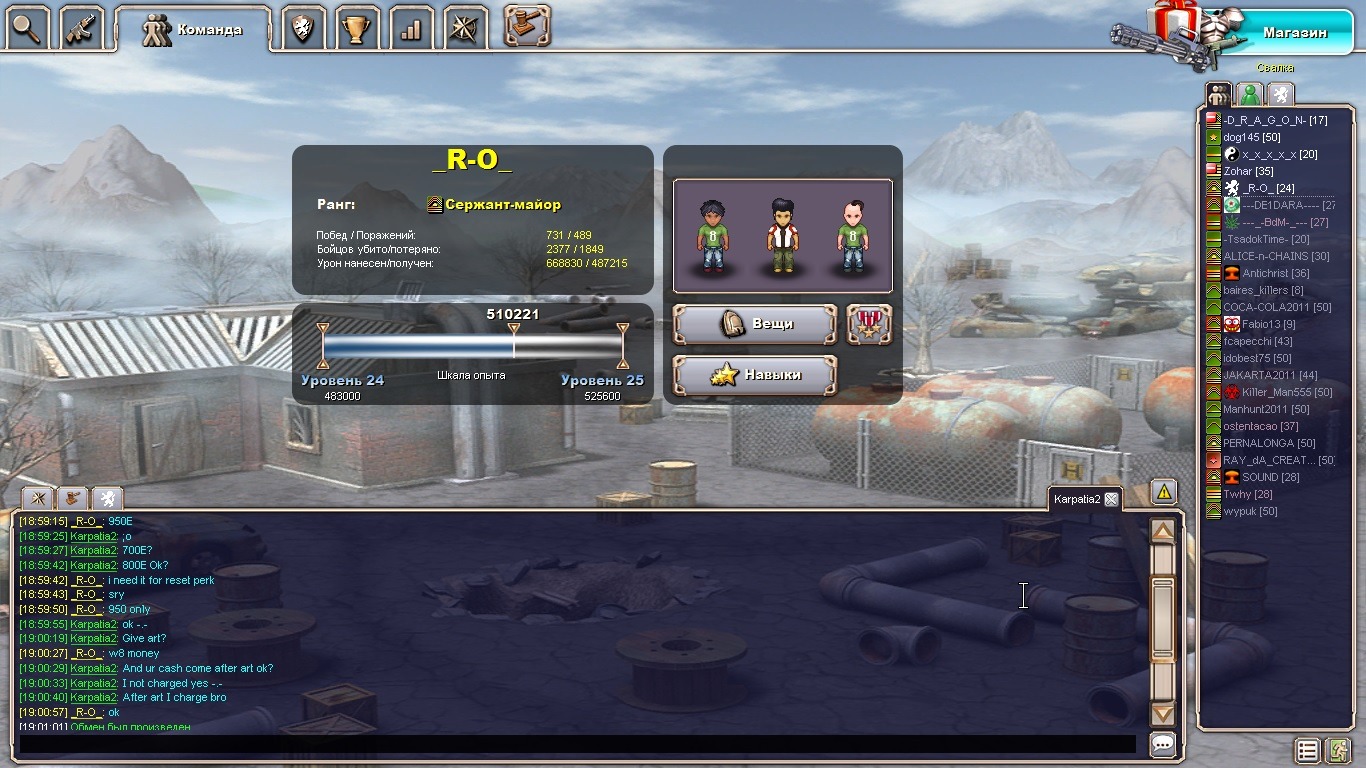Open the compass star tab
1366x768 pixels.
tap(465, 28)
